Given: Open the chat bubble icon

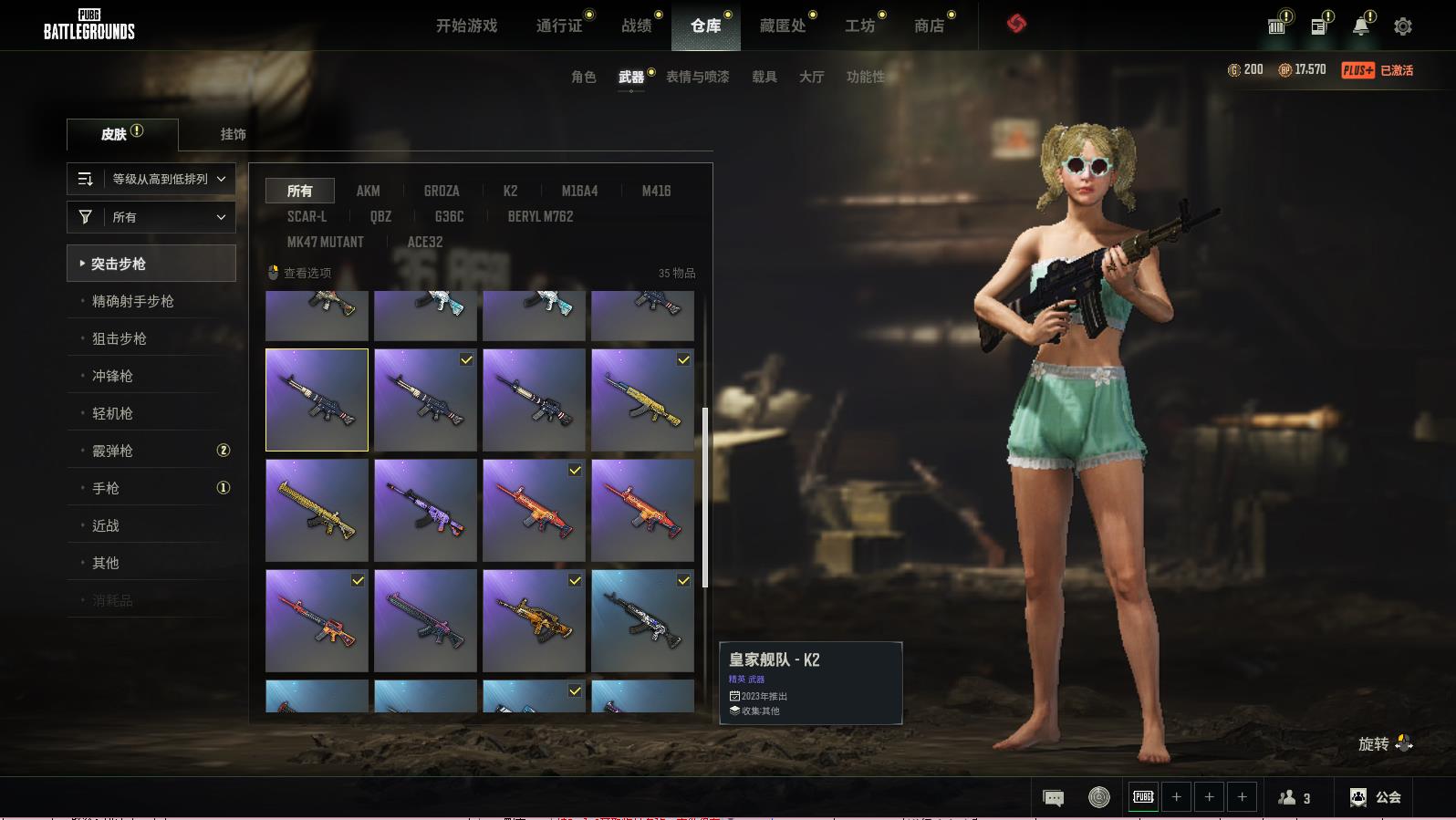Looking at the screenshot, I should 1053,798.
